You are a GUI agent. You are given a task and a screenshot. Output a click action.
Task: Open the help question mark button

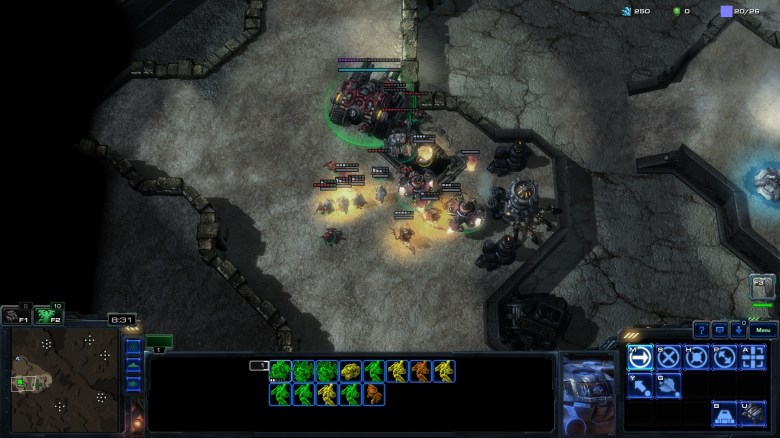pos(701,330)
